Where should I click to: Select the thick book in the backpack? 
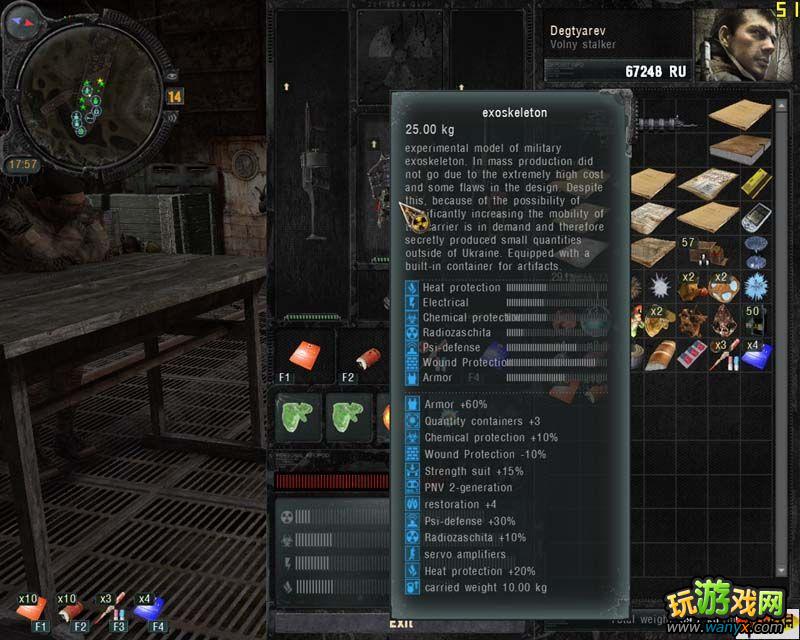click(740, 150)
